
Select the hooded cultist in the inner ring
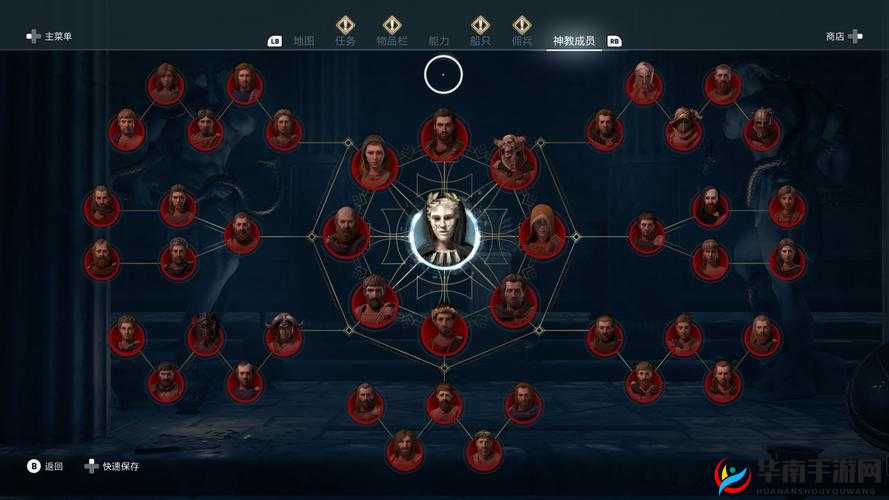point(542,233)
